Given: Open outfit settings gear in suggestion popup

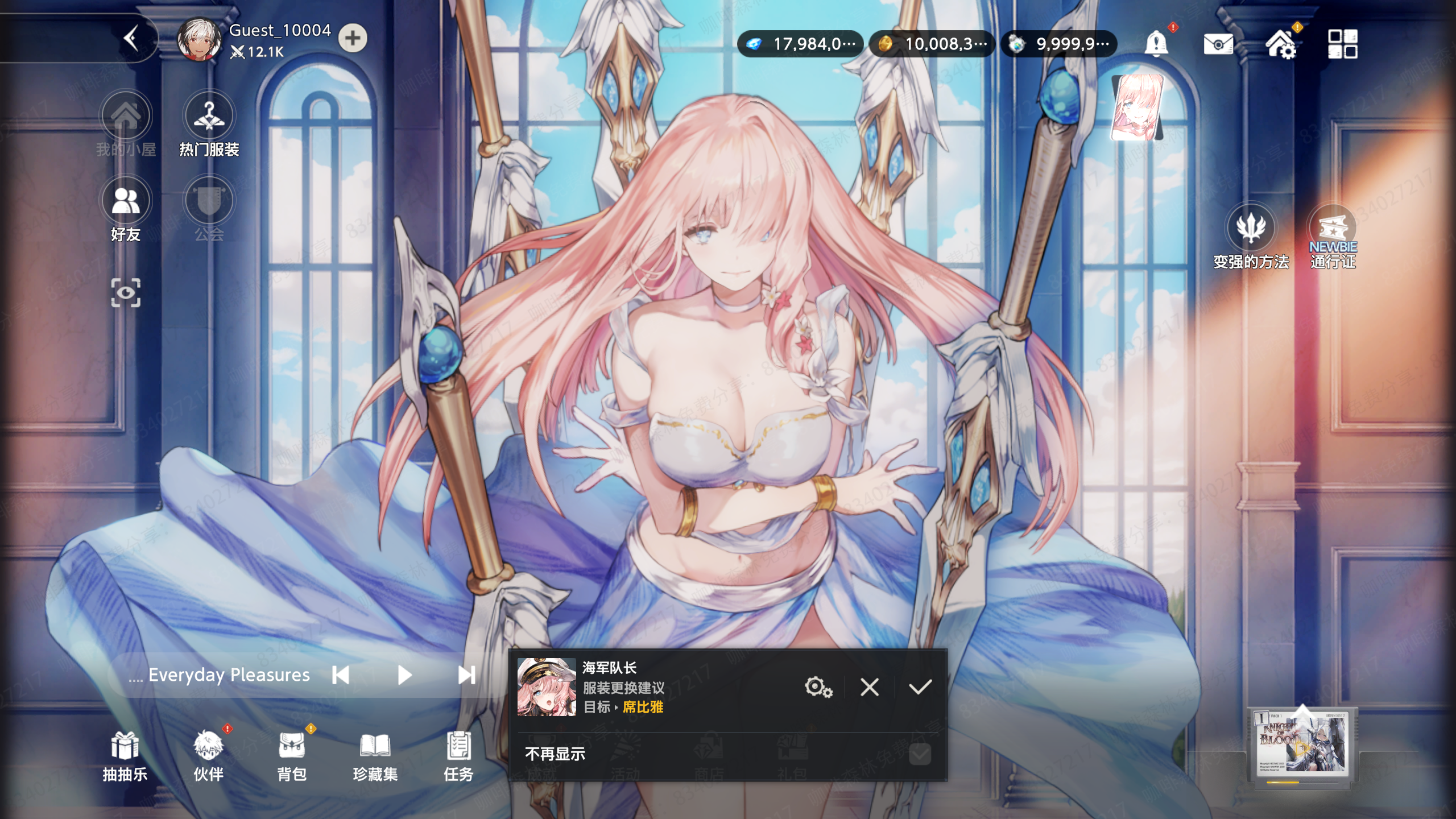Looking at the screenshot, I should click(x=818, y=688).
